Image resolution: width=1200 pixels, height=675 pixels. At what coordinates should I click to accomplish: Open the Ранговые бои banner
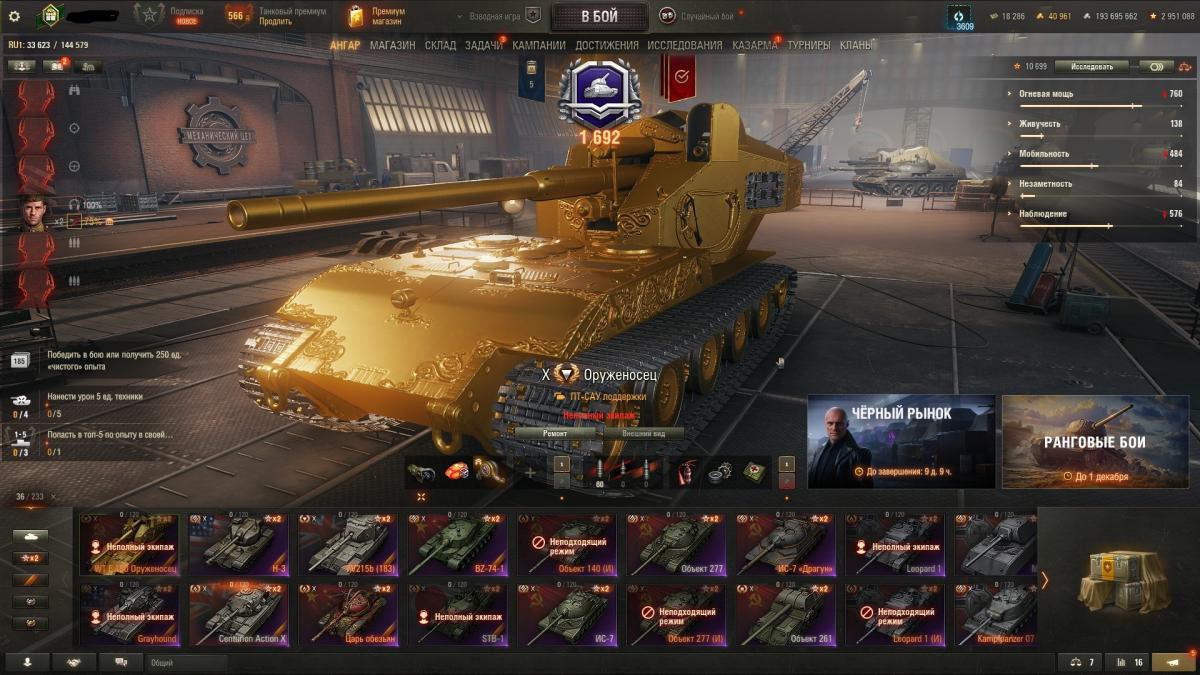coord(1095,441)
